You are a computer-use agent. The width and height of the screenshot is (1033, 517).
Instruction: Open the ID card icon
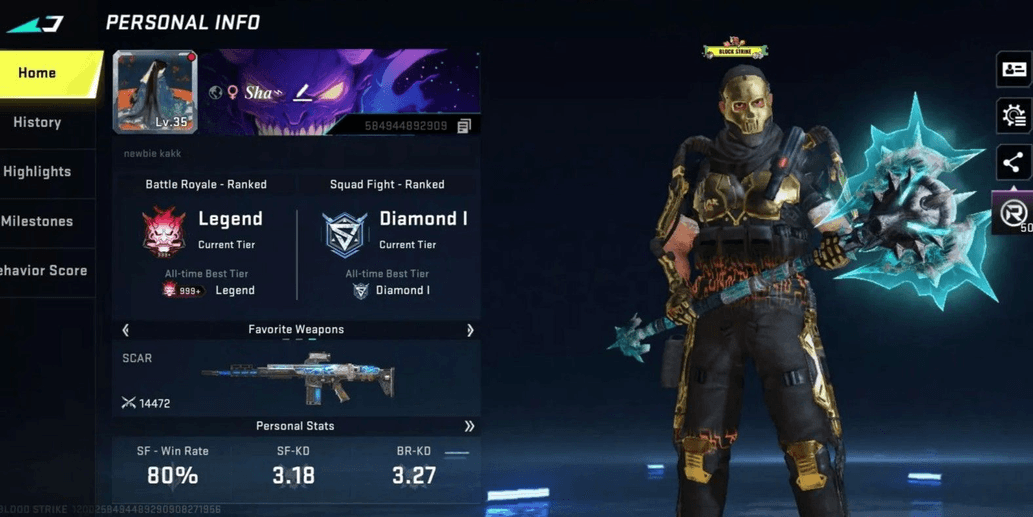pyautogui.click(x=1014, y=70)
